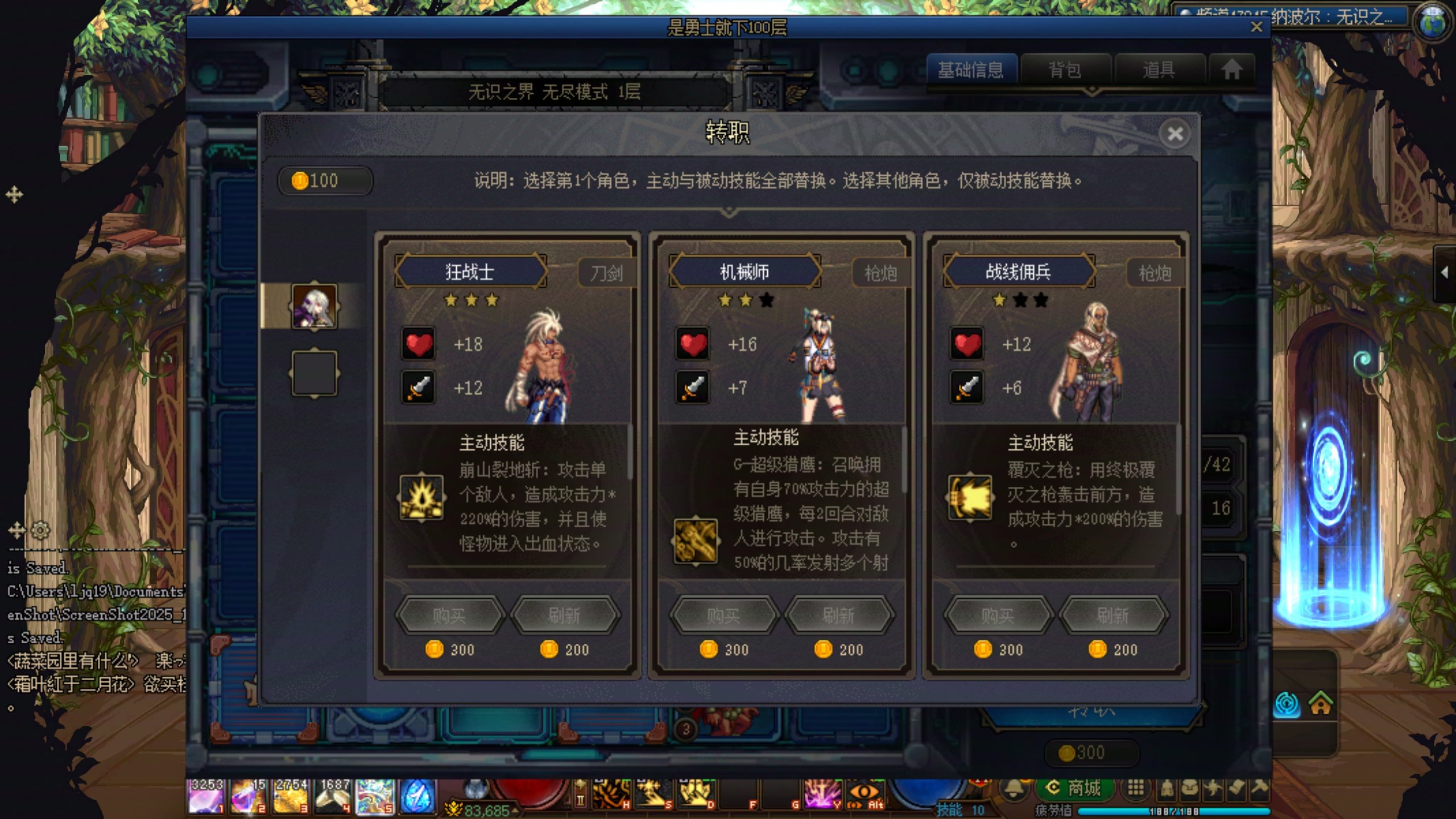
Task: Switch to the 背包 tab
Action: point(1066,69)
